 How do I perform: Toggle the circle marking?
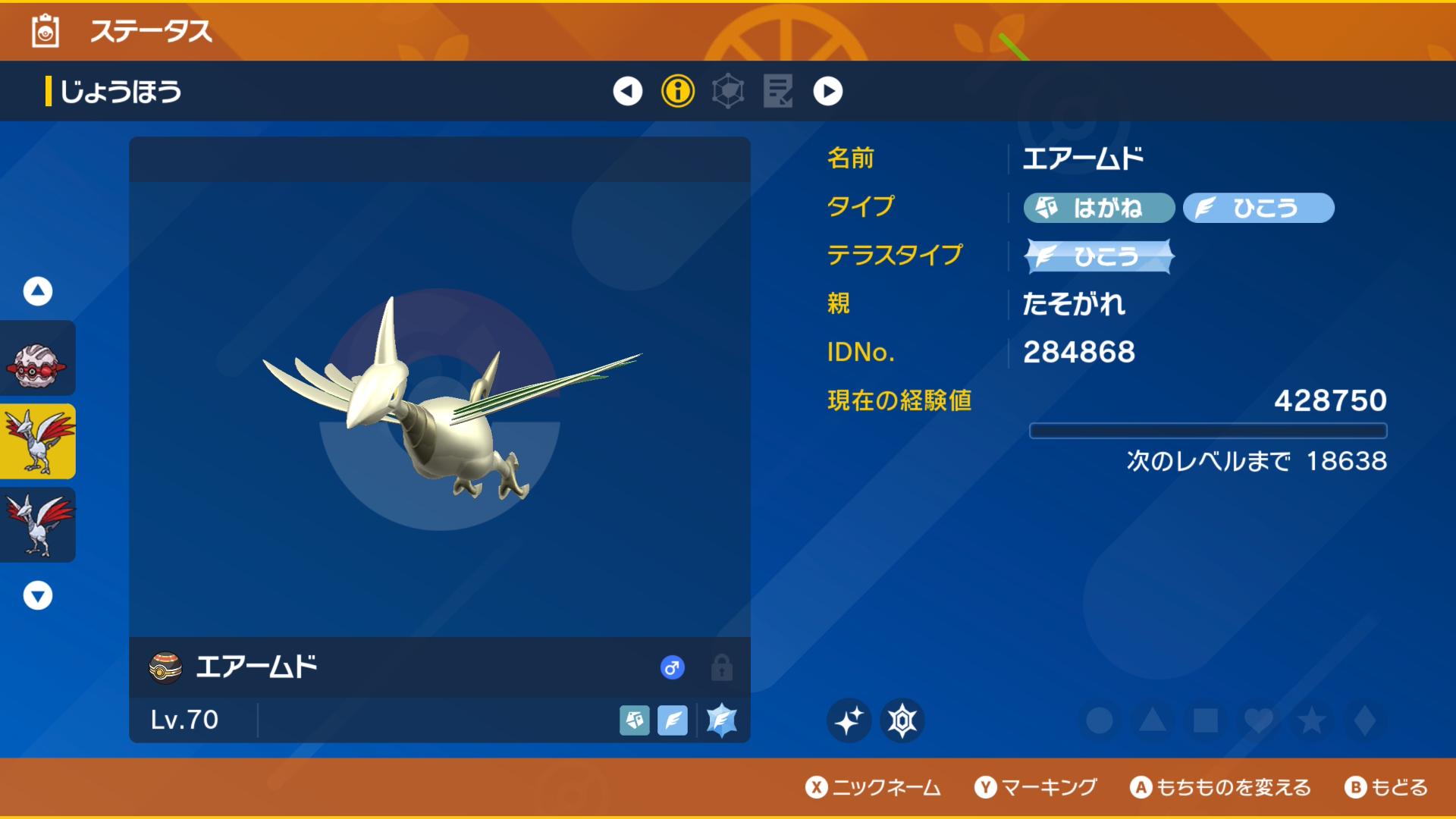coord(1100,720)
